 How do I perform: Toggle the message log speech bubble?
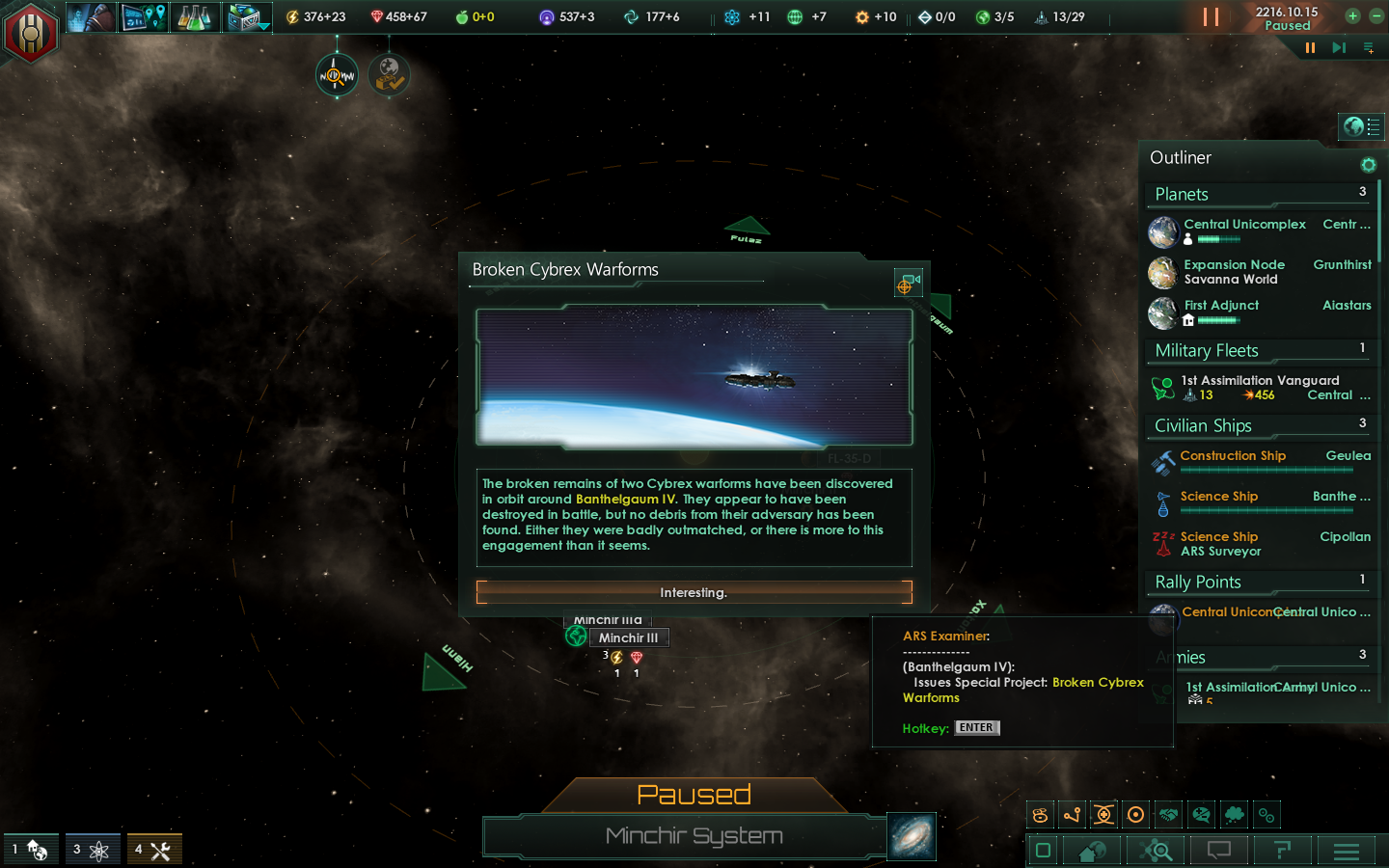1218,851
